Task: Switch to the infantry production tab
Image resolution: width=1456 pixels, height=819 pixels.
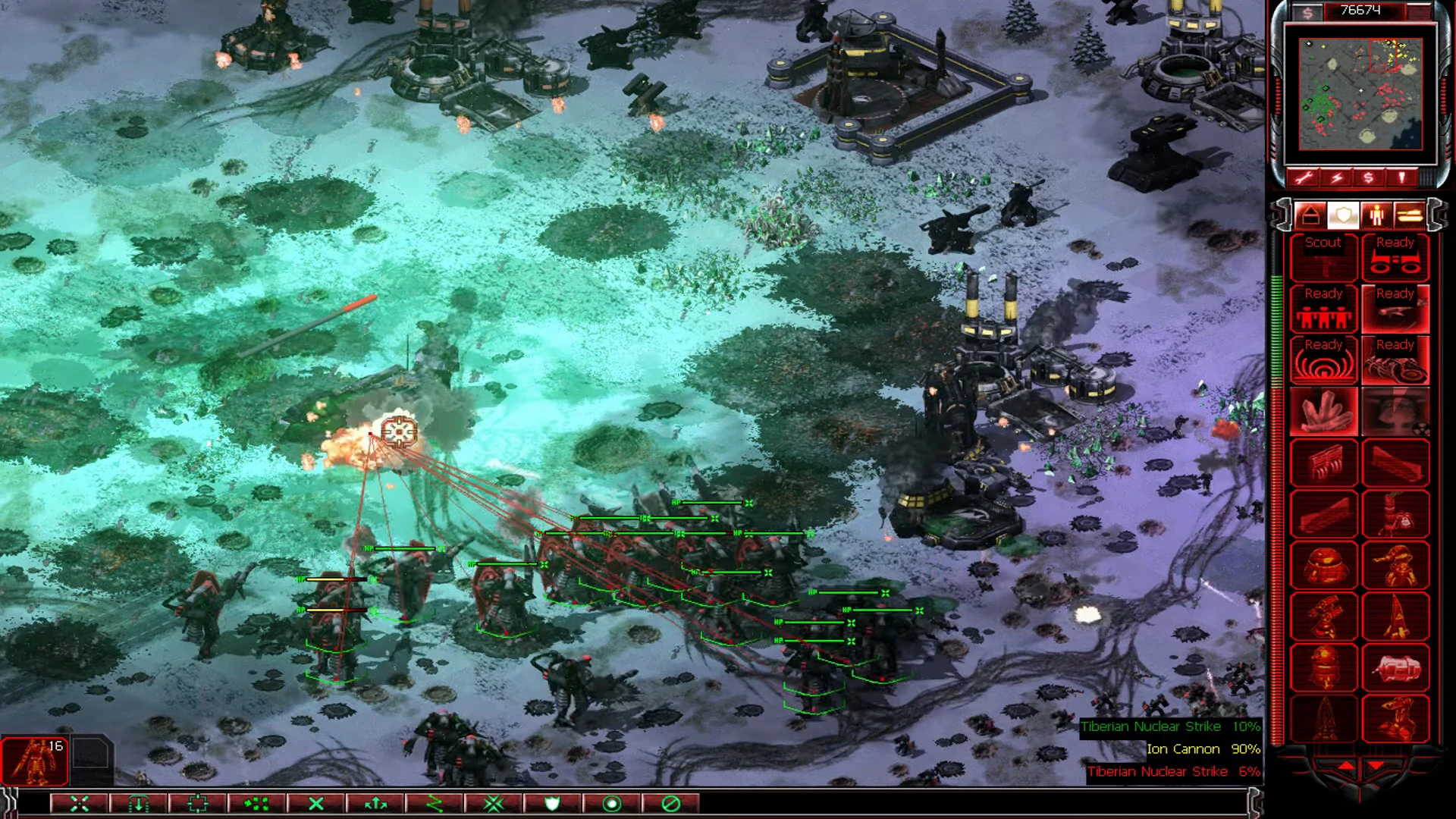Action: click(x=1377, y=214)
